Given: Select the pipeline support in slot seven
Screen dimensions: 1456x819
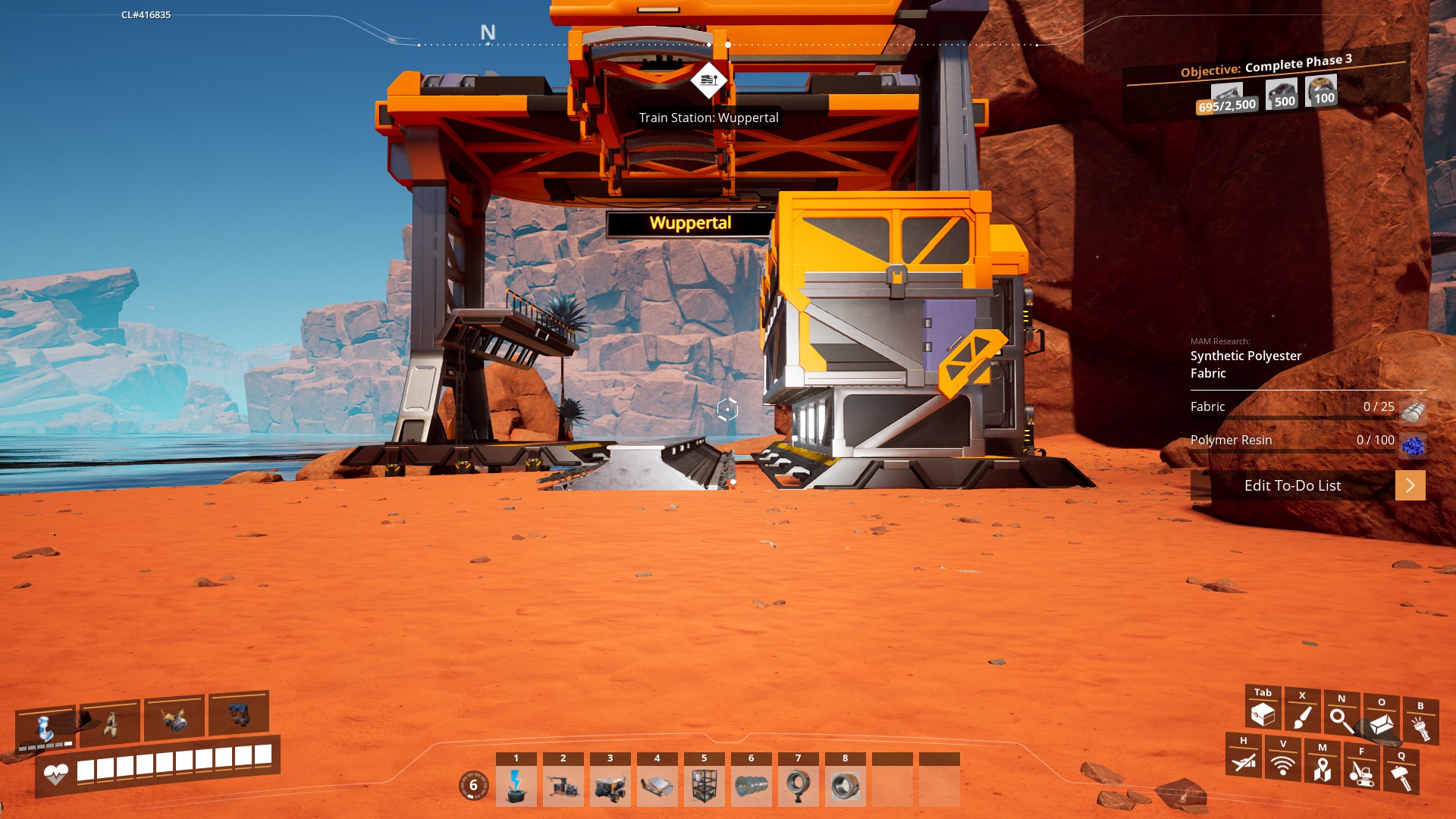Looking at the screenshot, I should click(799, 786).
